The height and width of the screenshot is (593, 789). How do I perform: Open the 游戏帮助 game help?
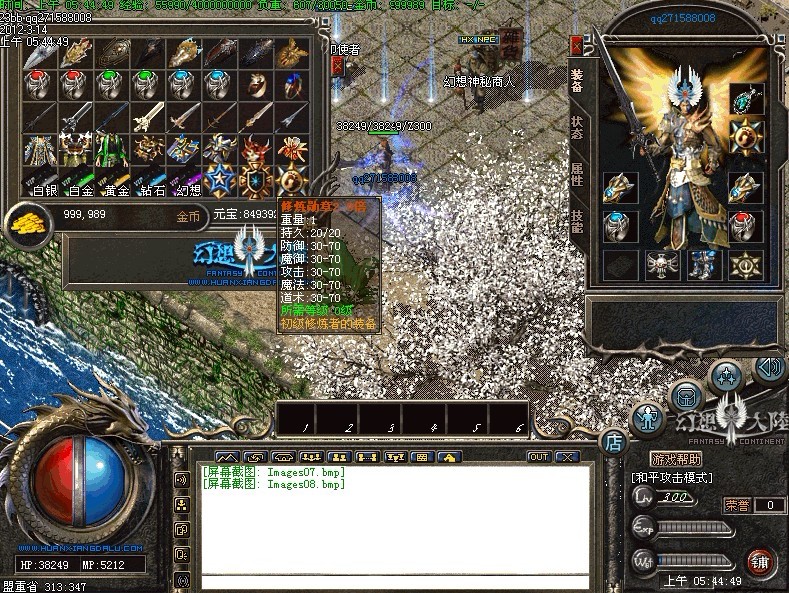[677, 459]
